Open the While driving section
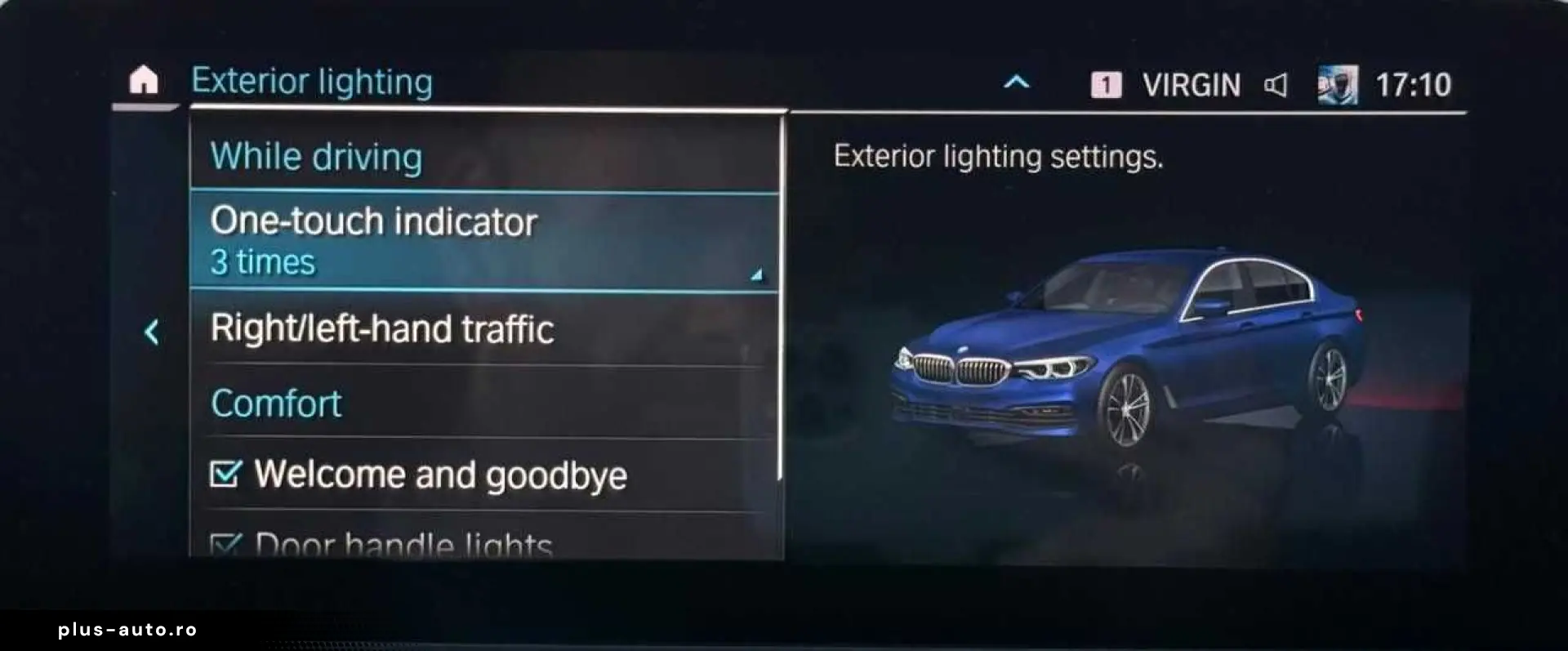Screen dimensions: 1568x651 coord(317,156)
